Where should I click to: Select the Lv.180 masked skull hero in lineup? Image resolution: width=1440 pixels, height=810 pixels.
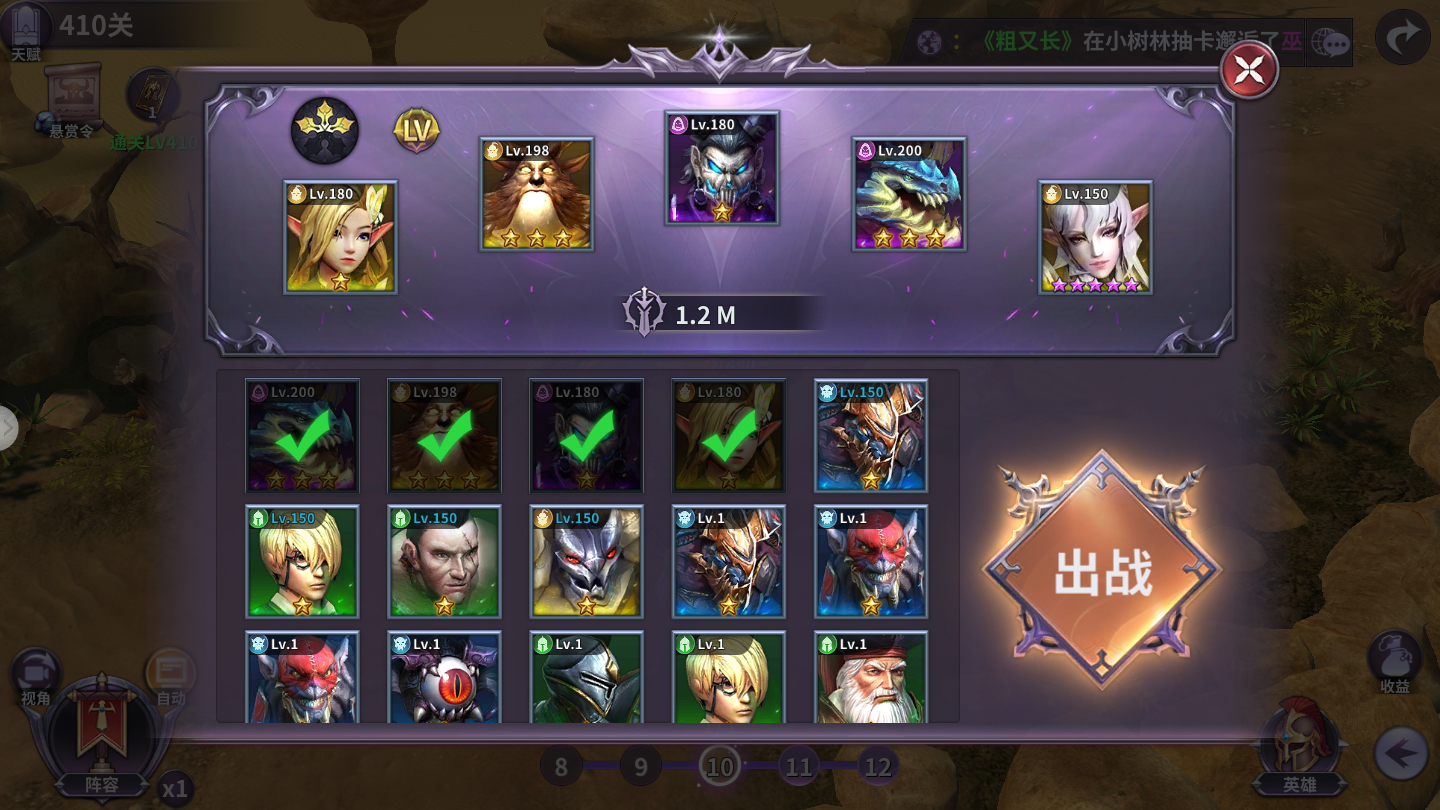722,168
